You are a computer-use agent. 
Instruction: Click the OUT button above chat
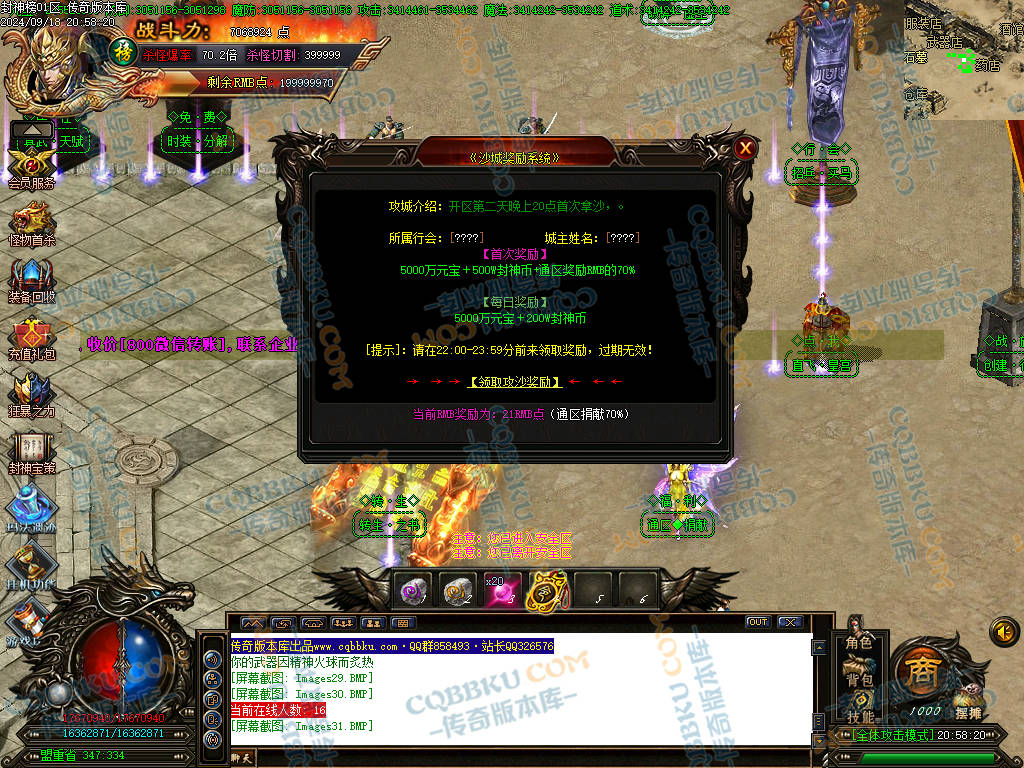point(758,622)
